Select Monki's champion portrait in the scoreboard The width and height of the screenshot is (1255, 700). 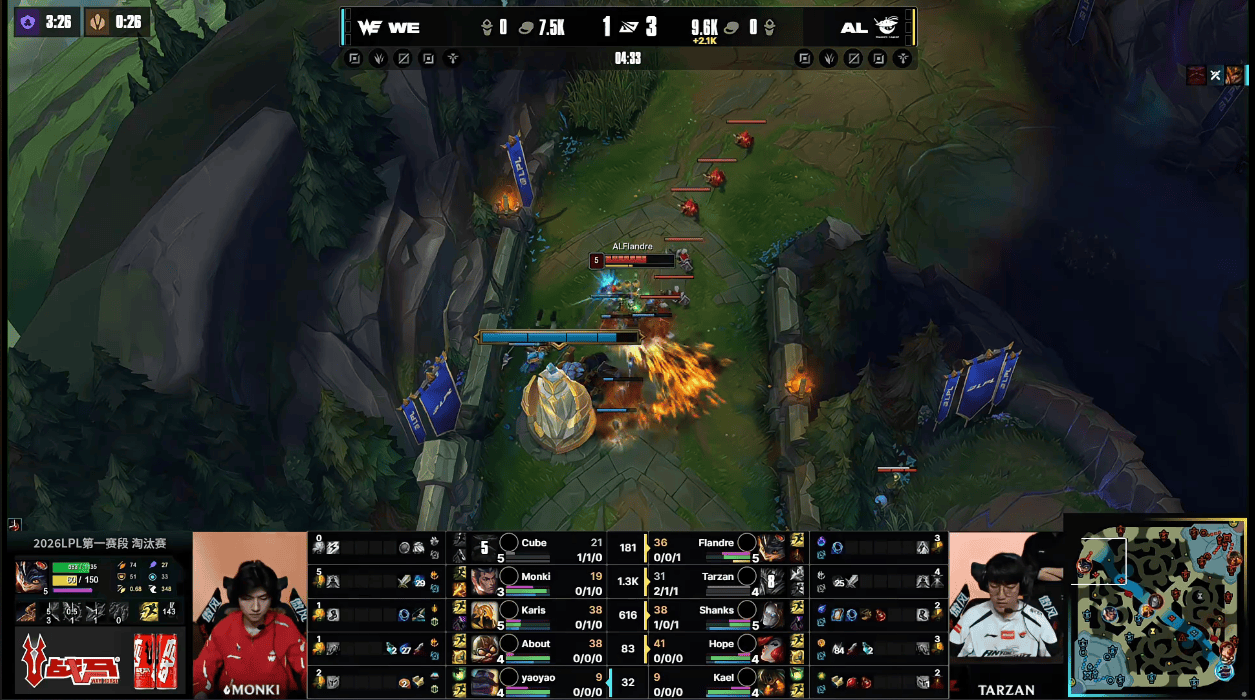(x=486, y=581)
